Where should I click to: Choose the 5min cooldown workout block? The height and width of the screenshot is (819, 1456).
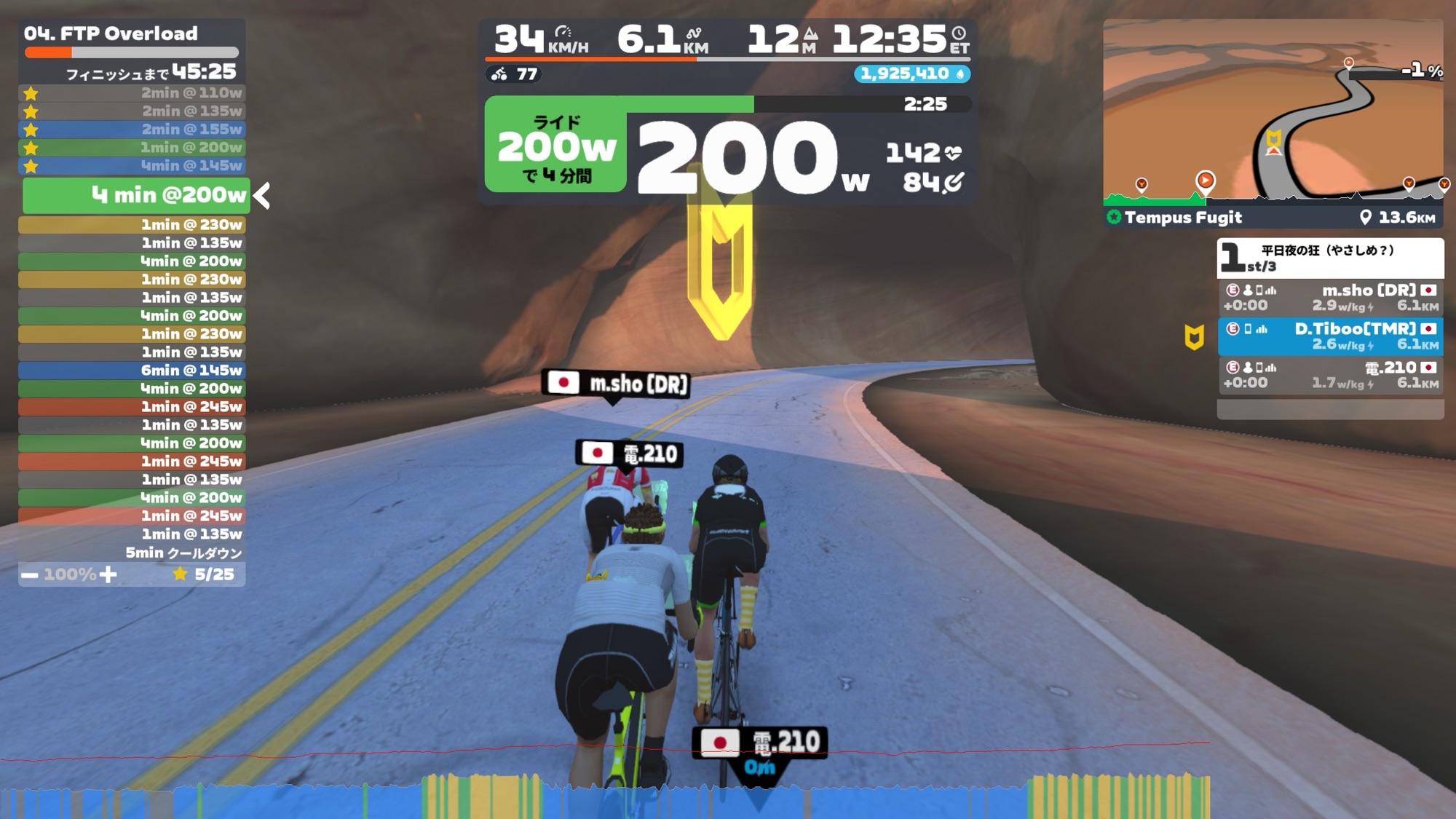[x=131, y=553]
